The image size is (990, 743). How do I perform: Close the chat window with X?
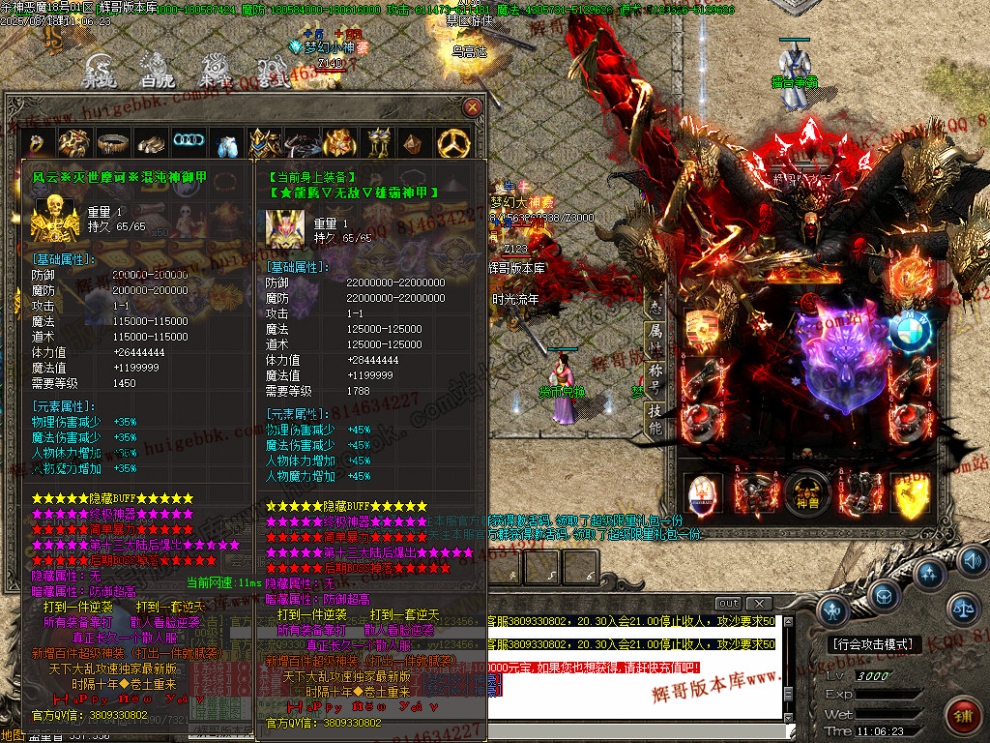760,603
